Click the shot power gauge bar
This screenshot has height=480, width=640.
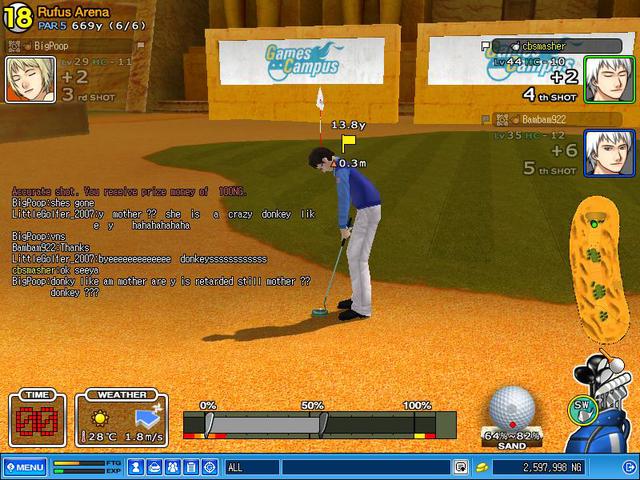pyautogui.click(x=319, y=424)
